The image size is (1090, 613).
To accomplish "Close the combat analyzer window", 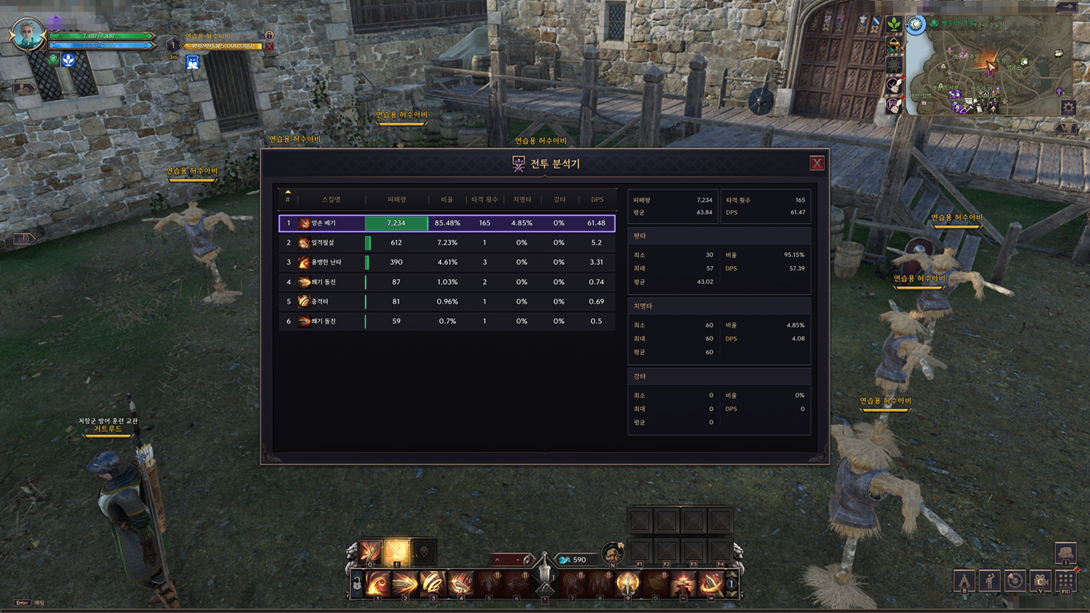I will coord(817,163).
